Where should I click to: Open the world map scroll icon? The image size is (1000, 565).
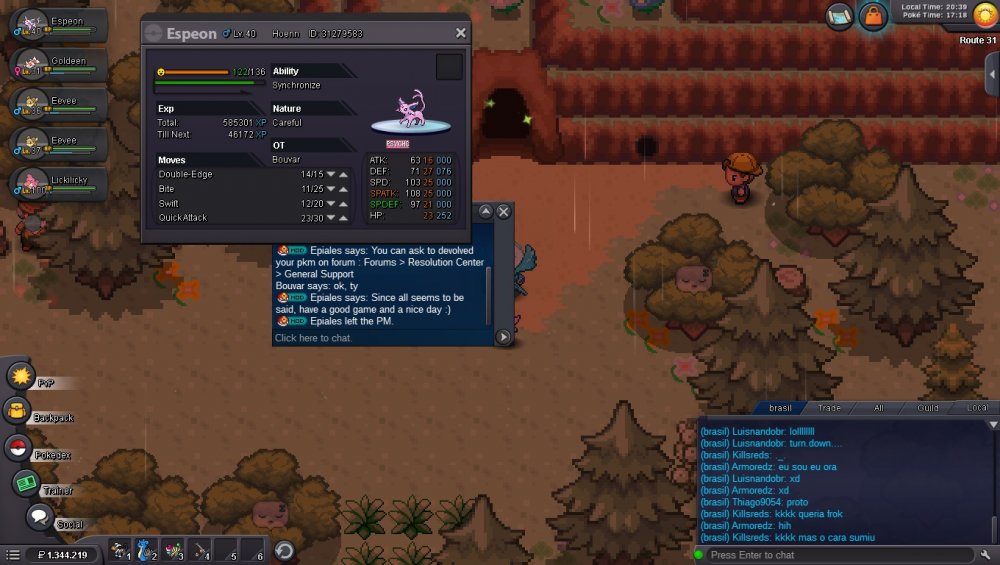(840, 16)
